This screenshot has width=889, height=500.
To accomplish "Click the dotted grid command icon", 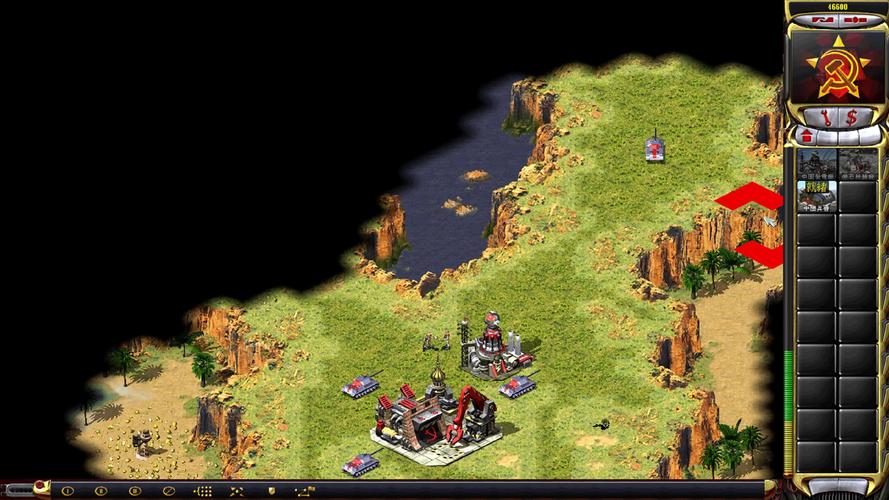I will coord(204,491).
